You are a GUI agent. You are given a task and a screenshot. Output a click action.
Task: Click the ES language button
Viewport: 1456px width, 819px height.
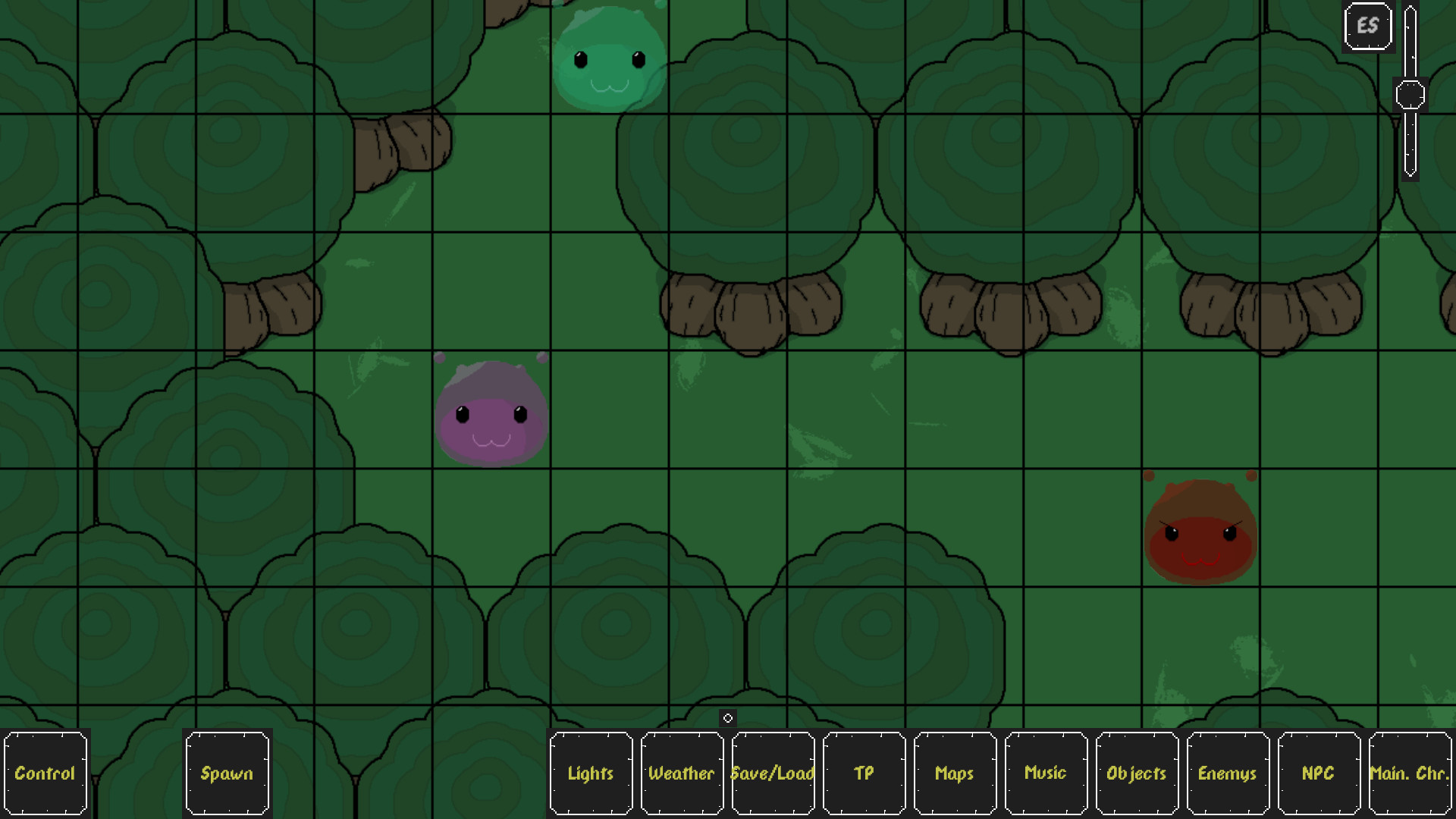[x=1367, y=25]
